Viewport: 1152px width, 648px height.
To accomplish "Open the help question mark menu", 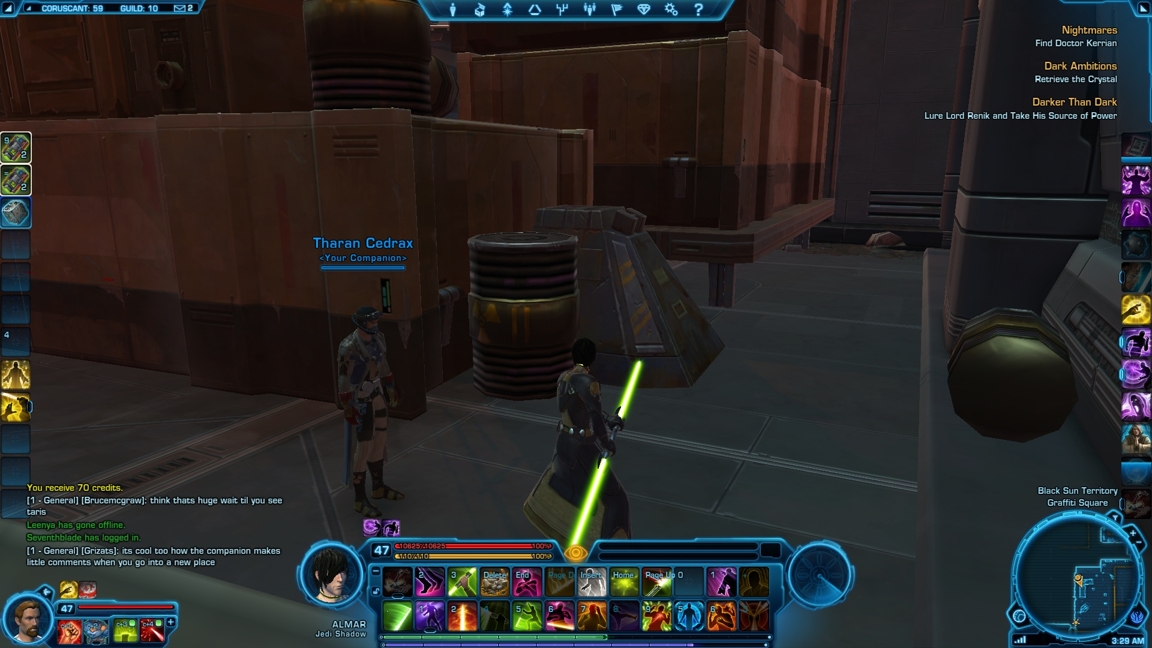I will (x=698, y=10).
